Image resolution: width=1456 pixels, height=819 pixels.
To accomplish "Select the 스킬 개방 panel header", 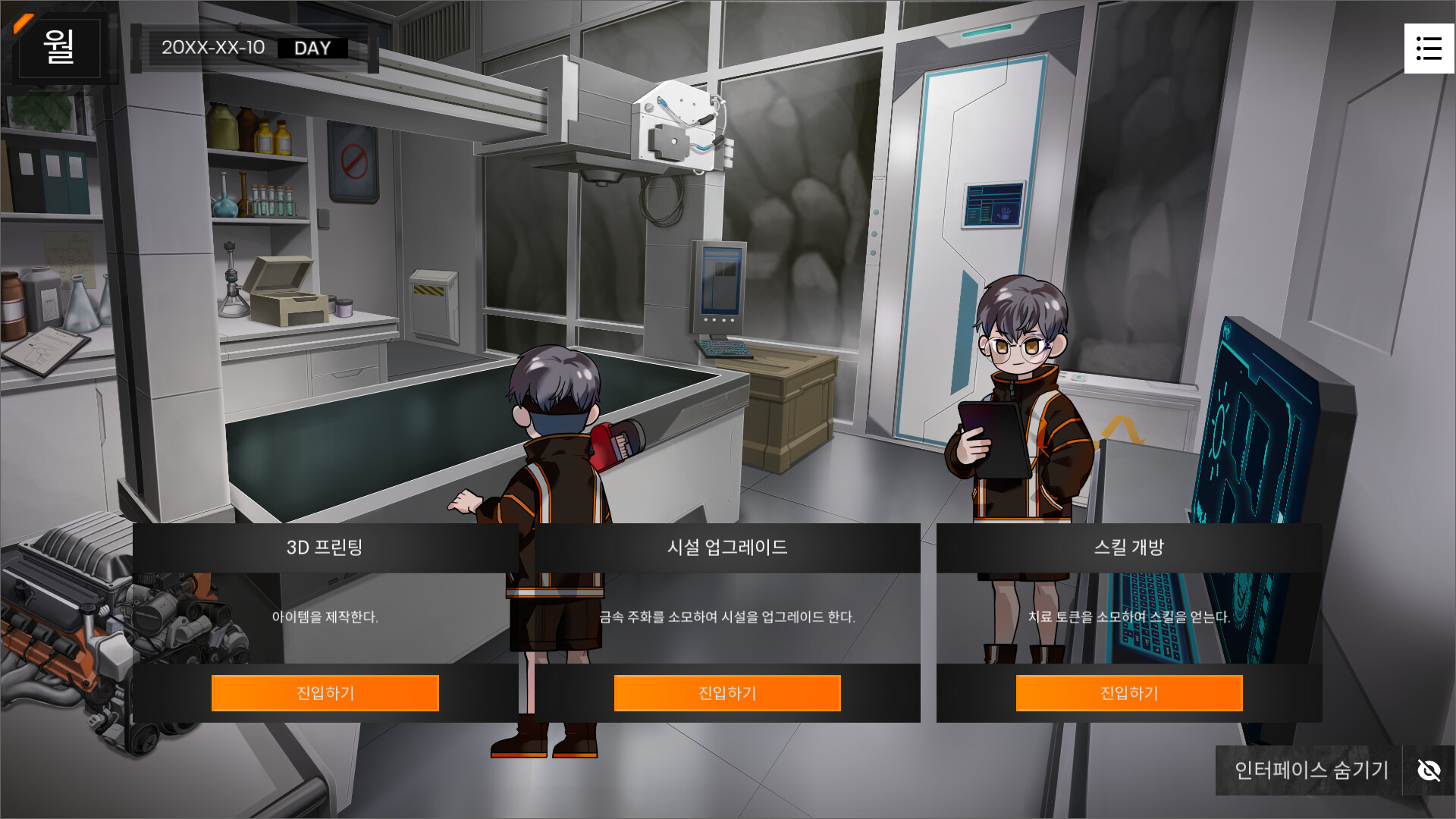I will (x=1128, y=548).
